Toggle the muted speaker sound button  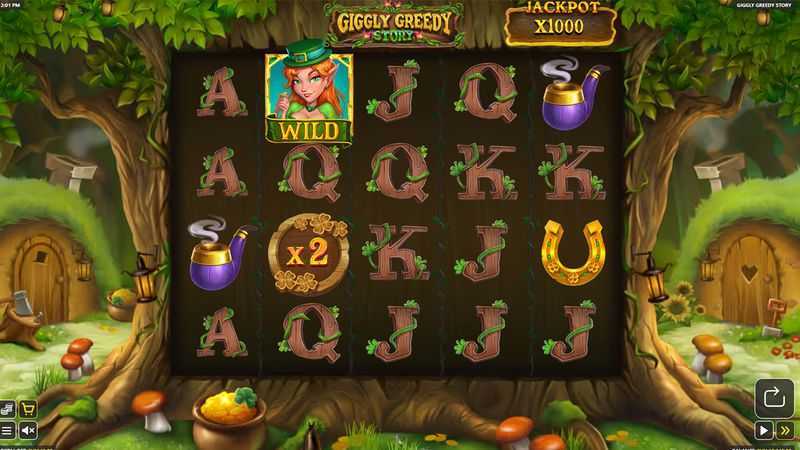28,431
